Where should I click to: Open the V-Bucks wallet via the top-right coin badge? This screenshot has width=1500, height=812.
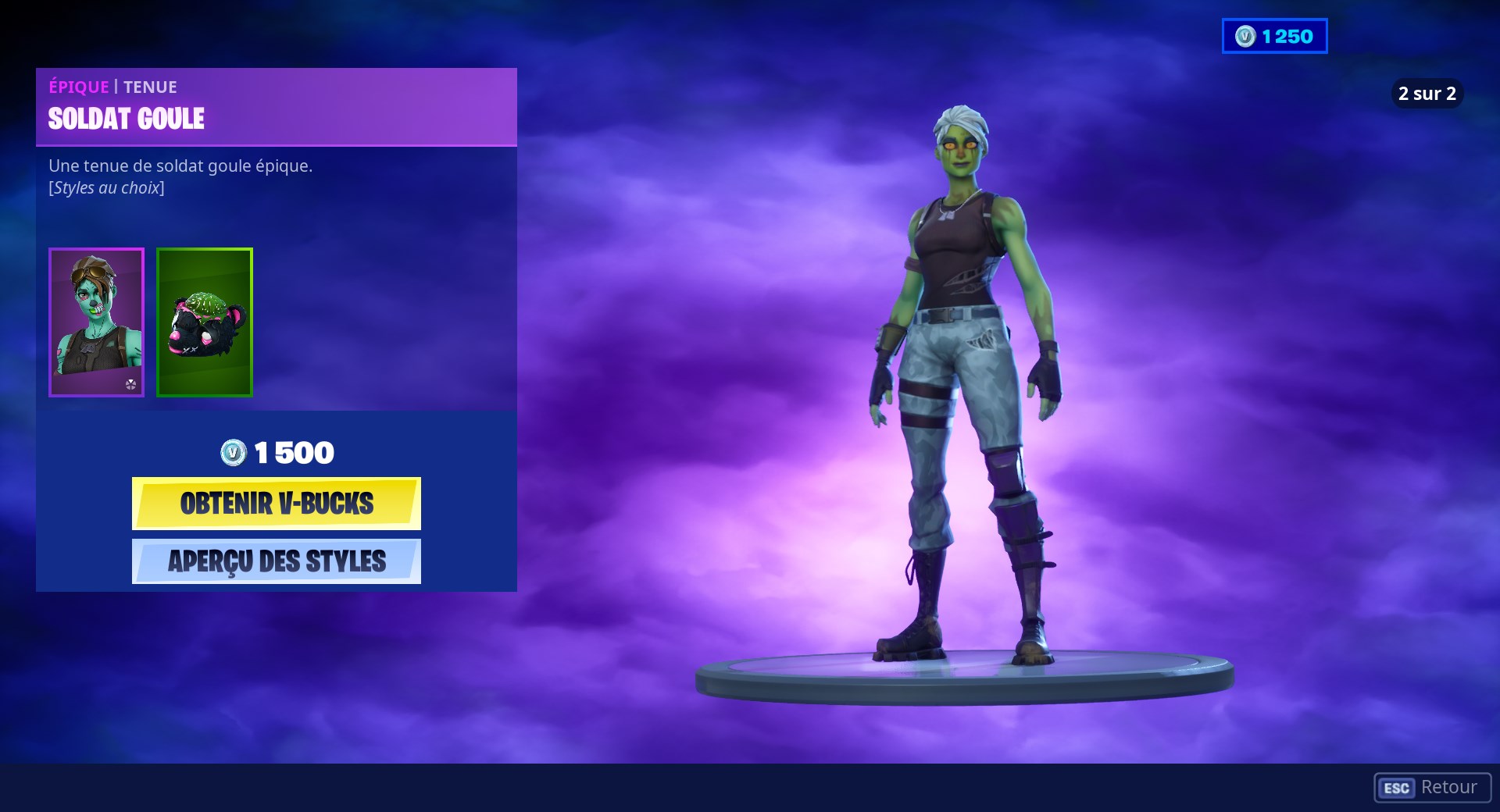(1273, 34)
